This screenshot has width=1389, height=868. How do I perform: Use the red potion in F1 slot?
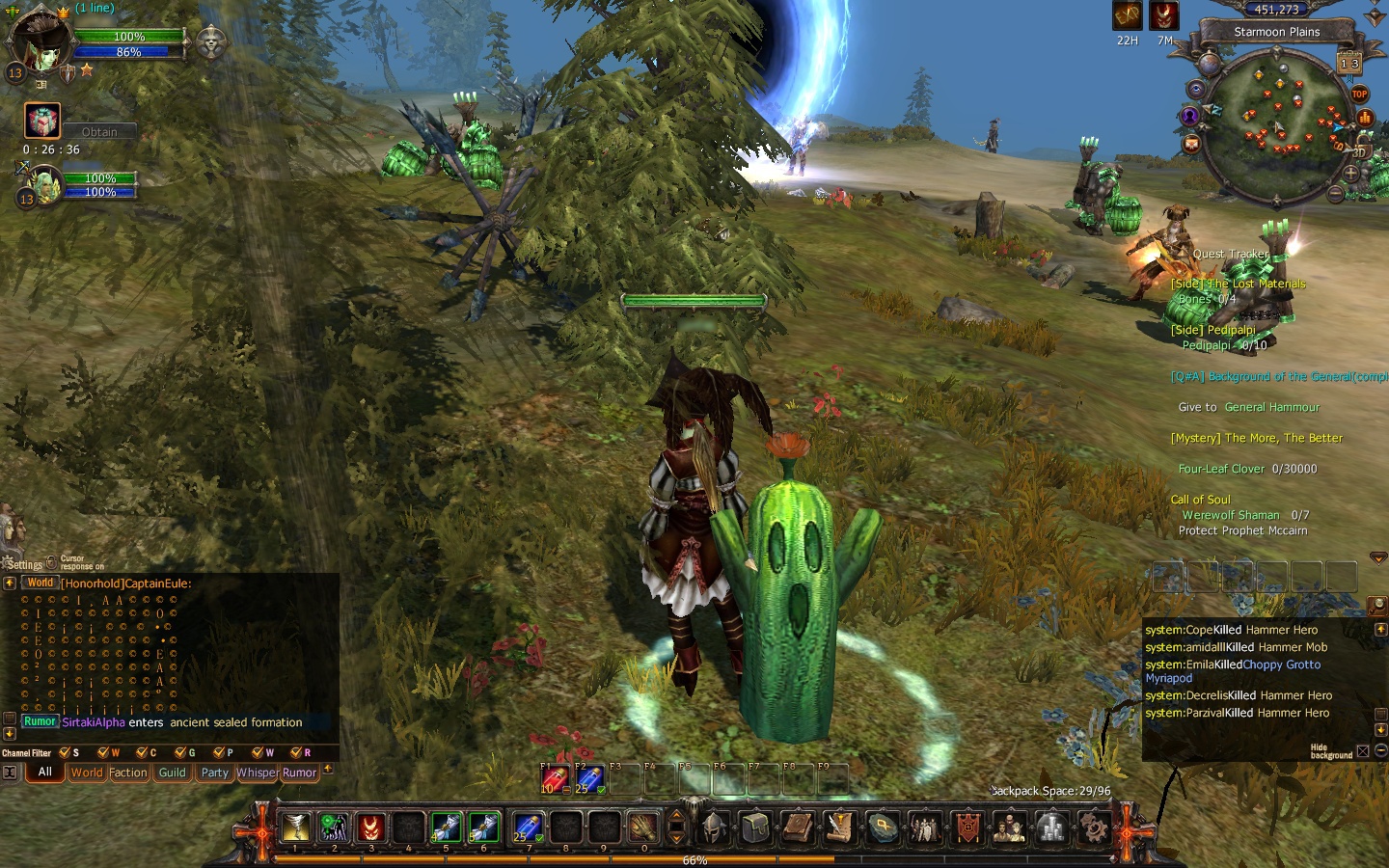click(554, 779)
